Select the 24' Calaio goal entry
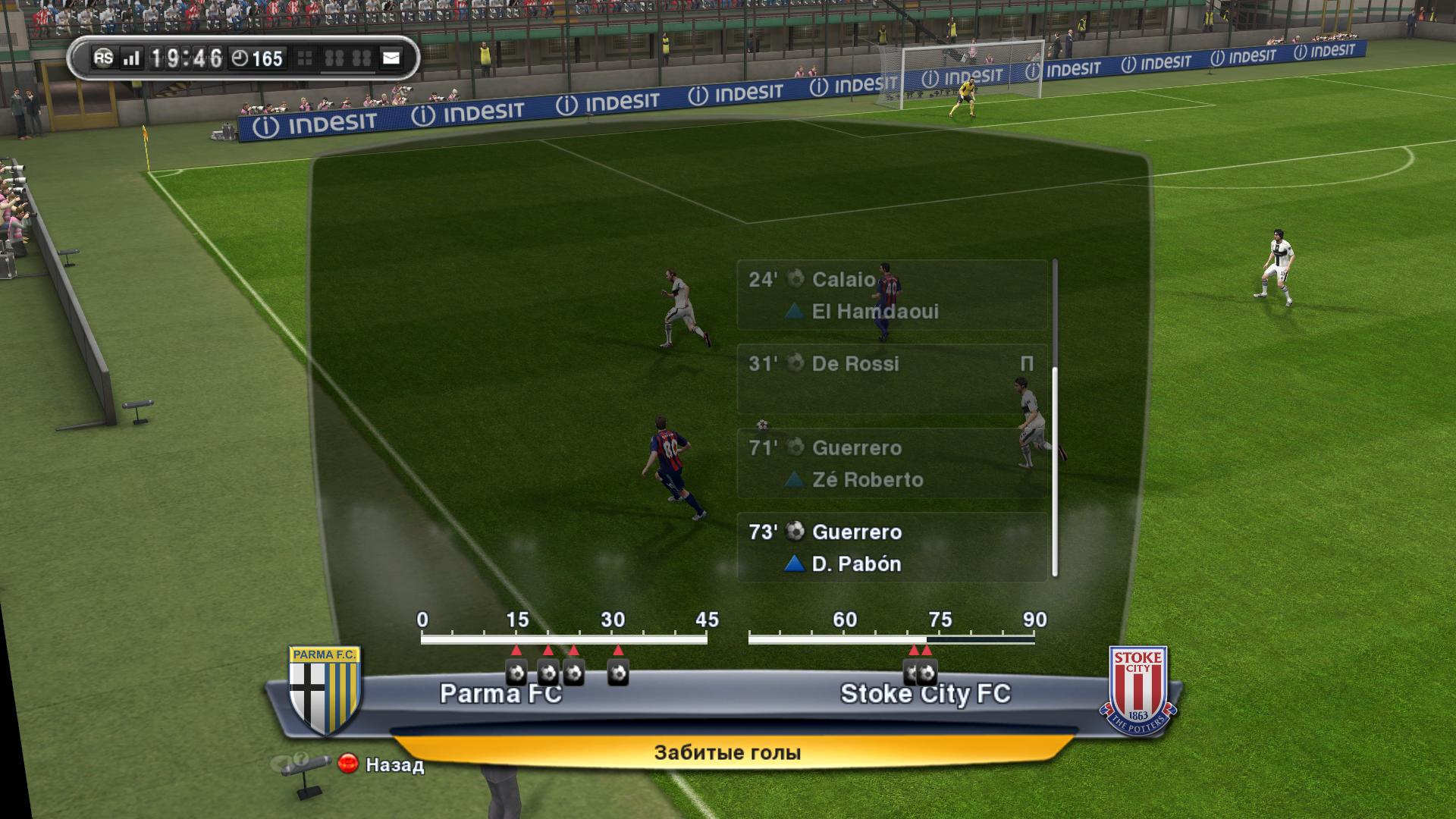 point(892,295)
